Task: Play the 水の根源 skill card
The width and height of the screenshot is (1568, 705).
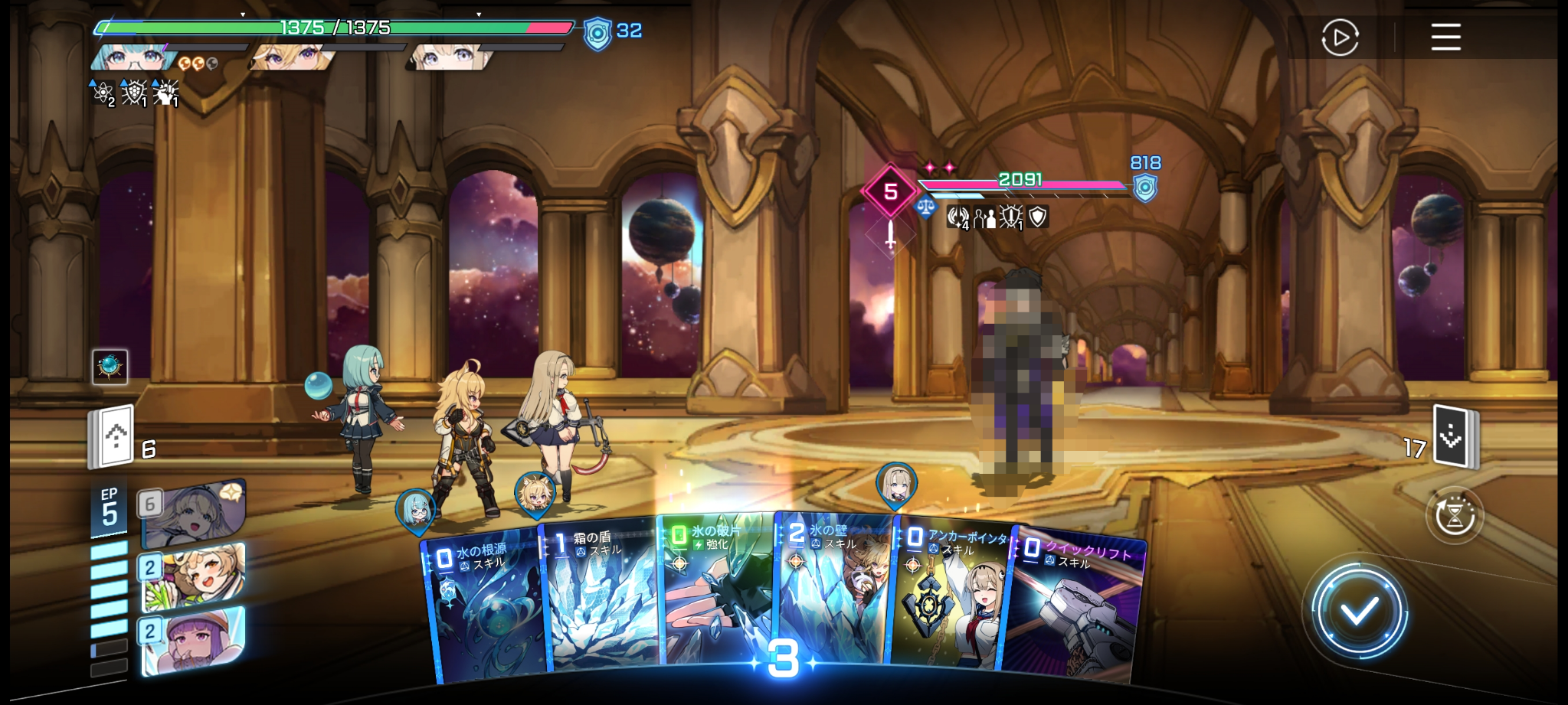Action: [484, 605]
